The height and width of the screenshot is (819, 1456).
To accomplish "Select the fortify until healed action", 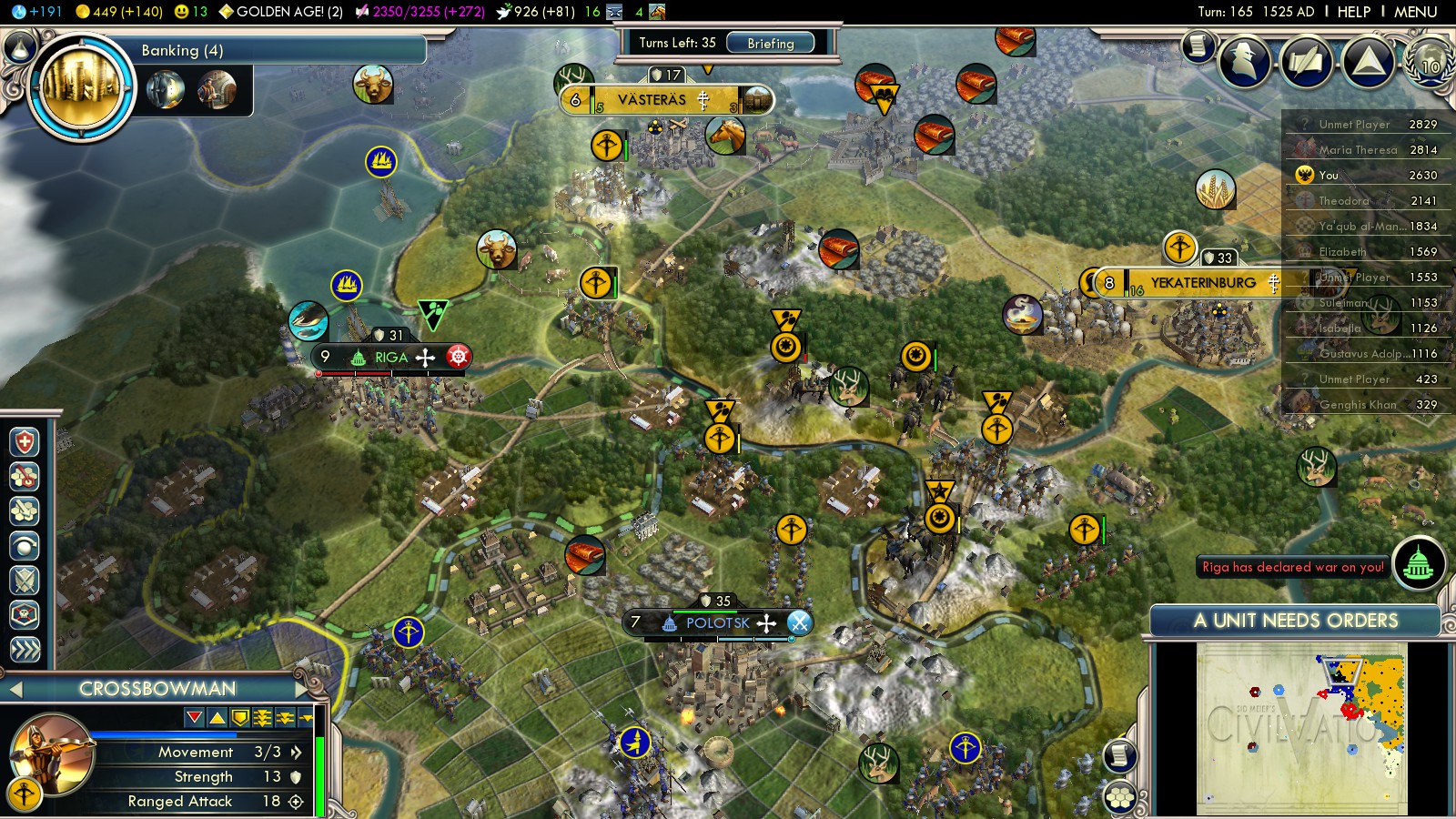I will point(25,442).
